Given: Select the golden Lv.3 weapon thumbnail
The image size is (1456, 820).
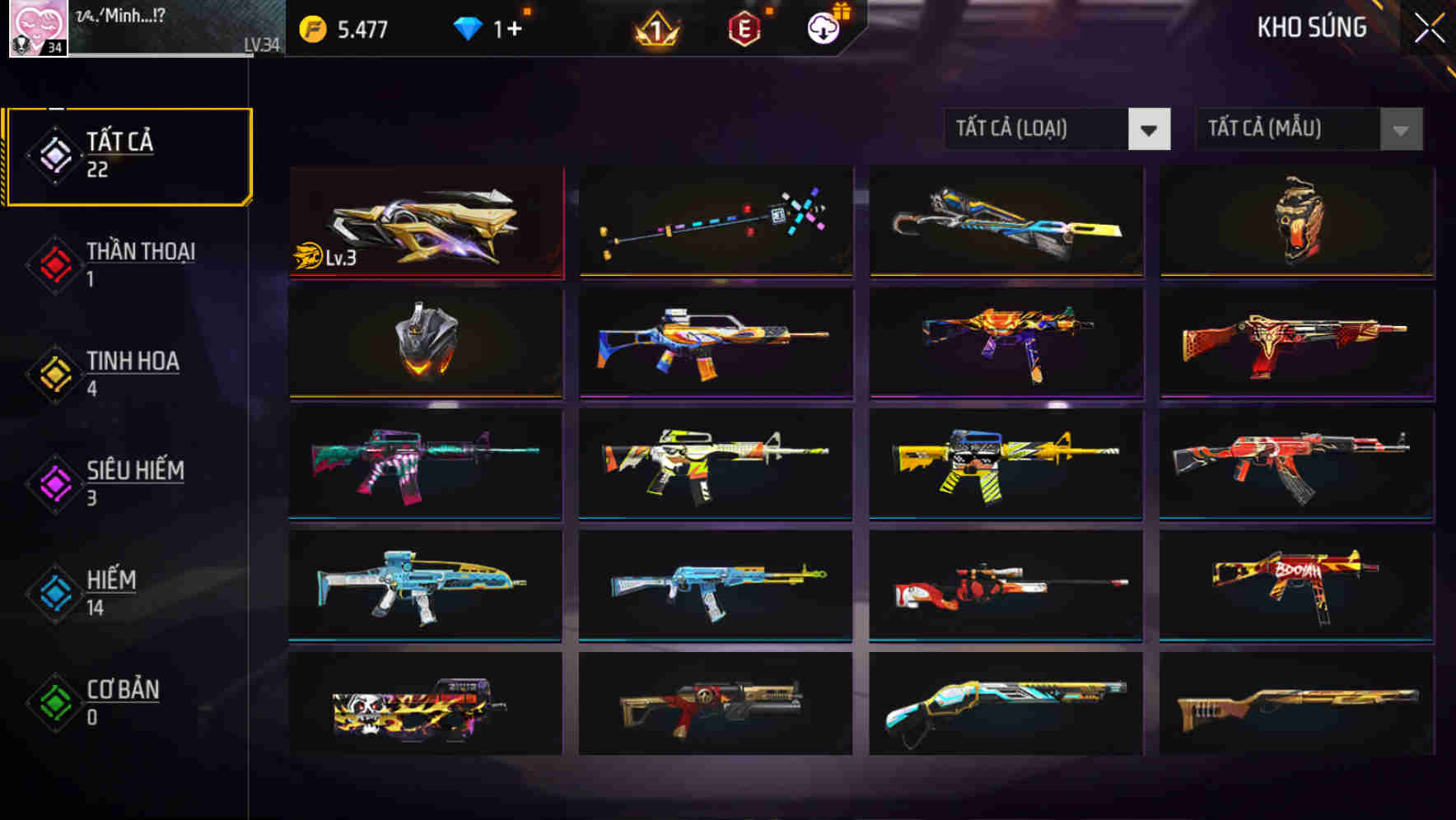Looking at the screenshot, I should [425, 221].
